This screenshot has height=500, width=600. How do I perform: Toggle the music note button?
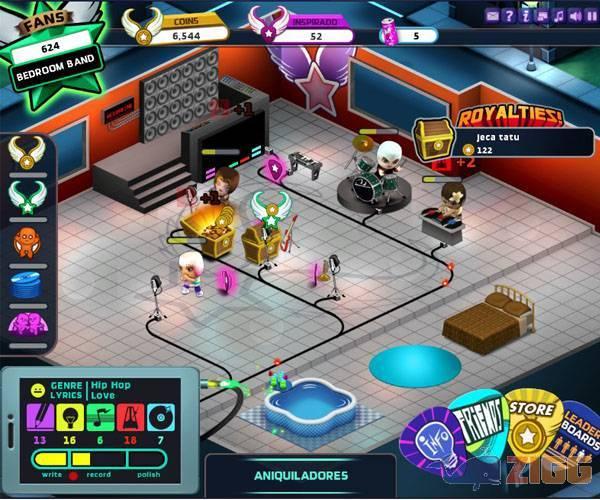click(556, 15)
